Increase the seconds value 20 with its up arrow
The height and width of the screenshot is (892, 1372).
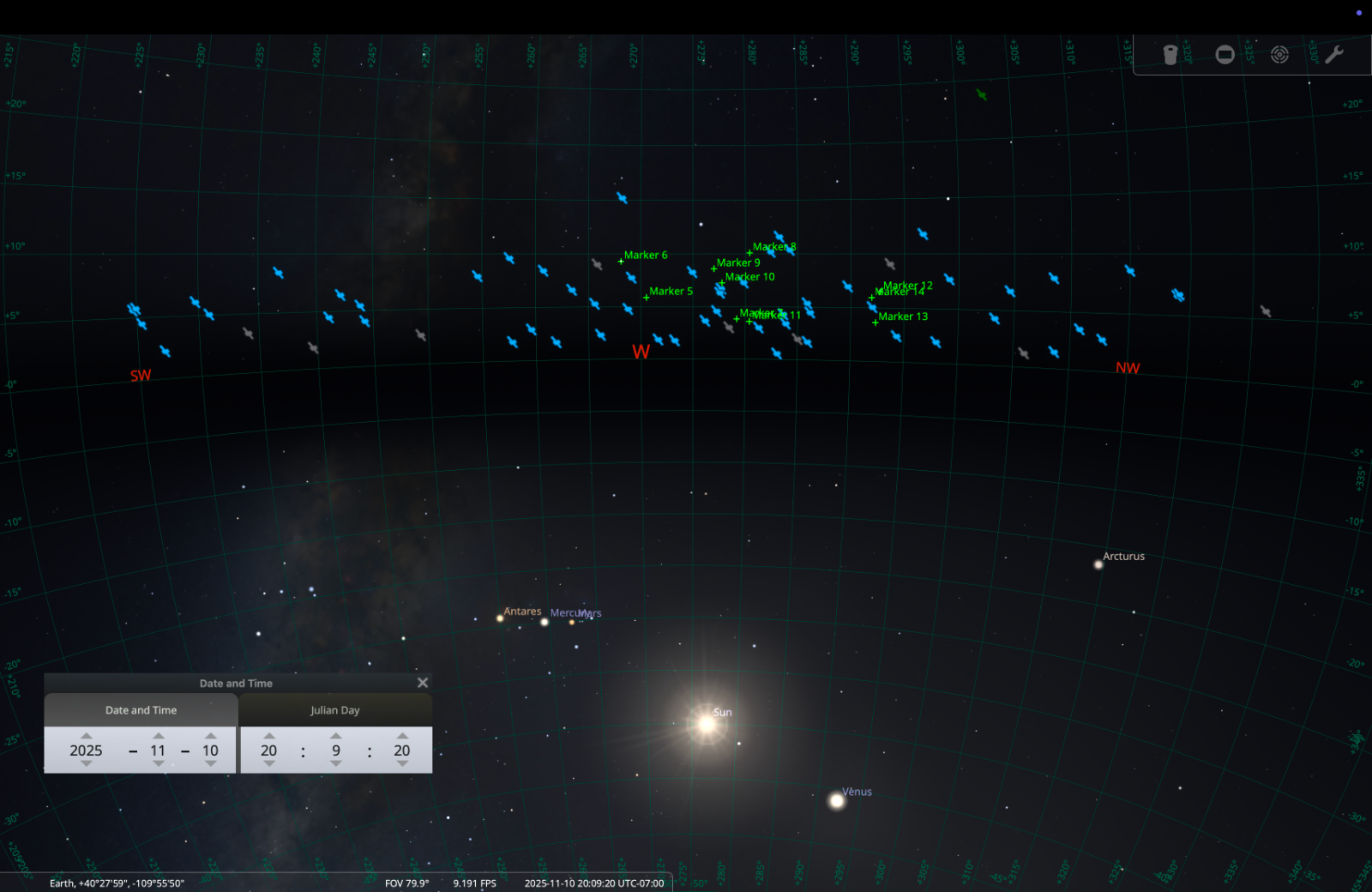(x=401, y=735)
